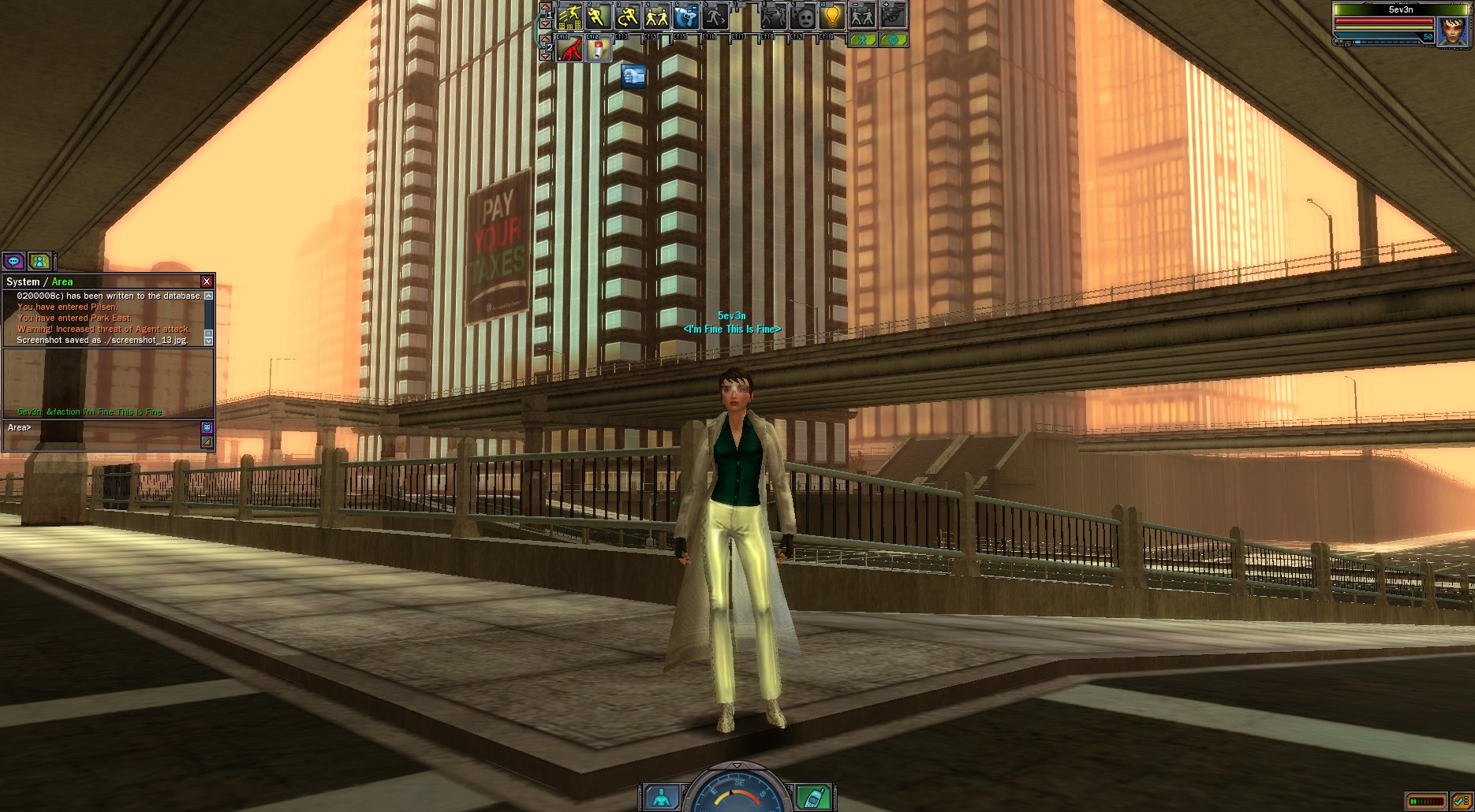Image resolution: width=1475 pixels, height=812 pixels.
Task: Select the blue pistol ability in slot 5
Action: point(685,16)
